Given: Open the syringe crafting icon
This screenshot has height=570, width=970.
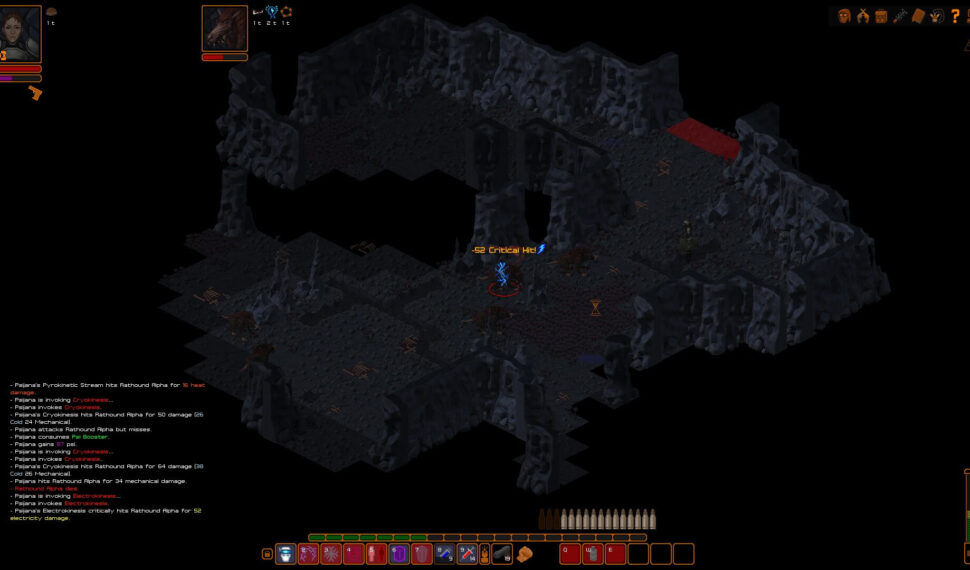Looking at the screenshot, I should (900, 16).
